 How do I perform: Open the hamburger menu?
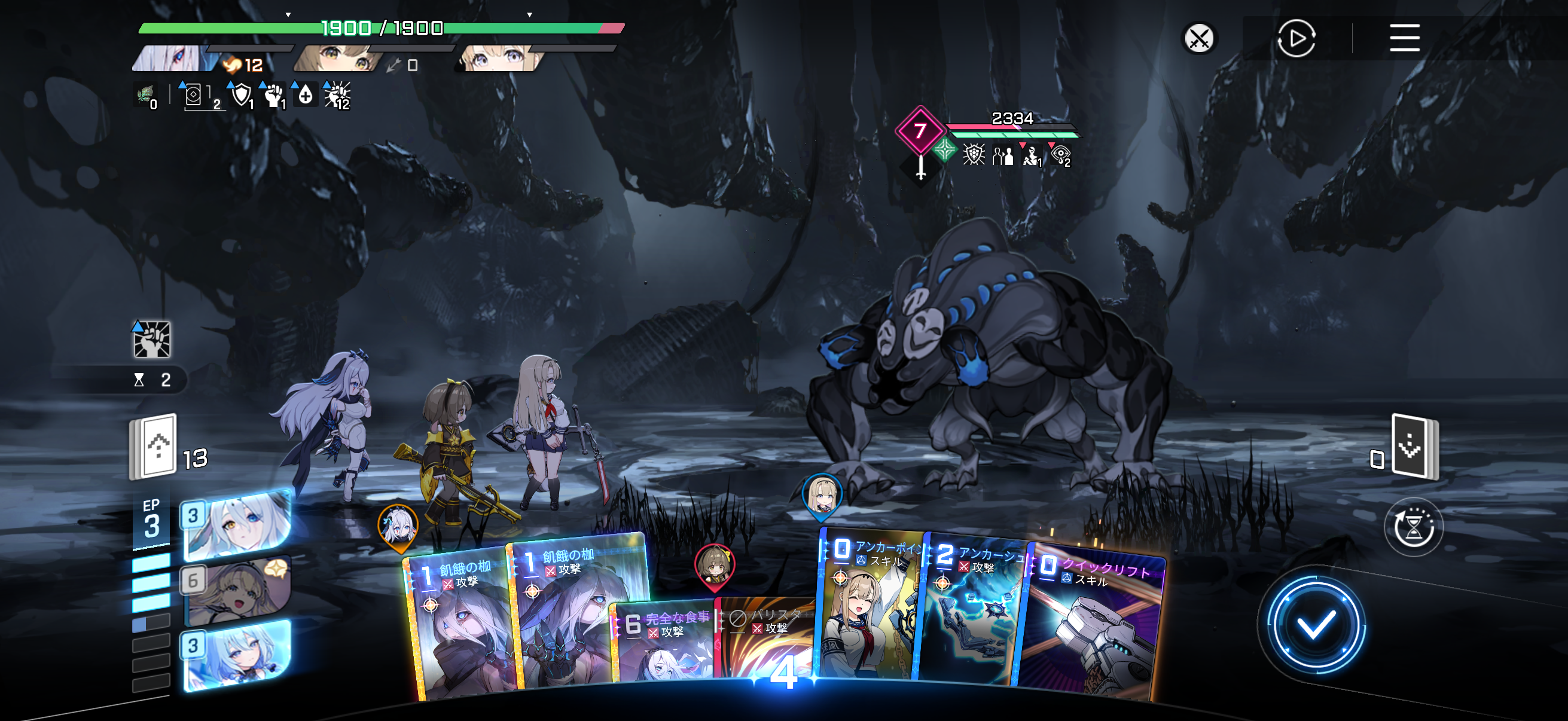(x=1404, y=38)
